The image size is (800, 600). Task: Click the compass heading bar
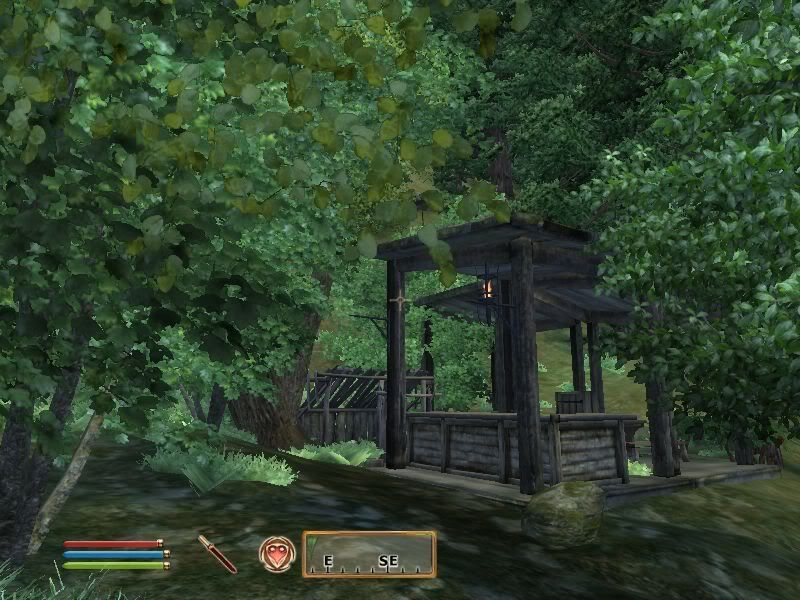[x=369, y=554]
